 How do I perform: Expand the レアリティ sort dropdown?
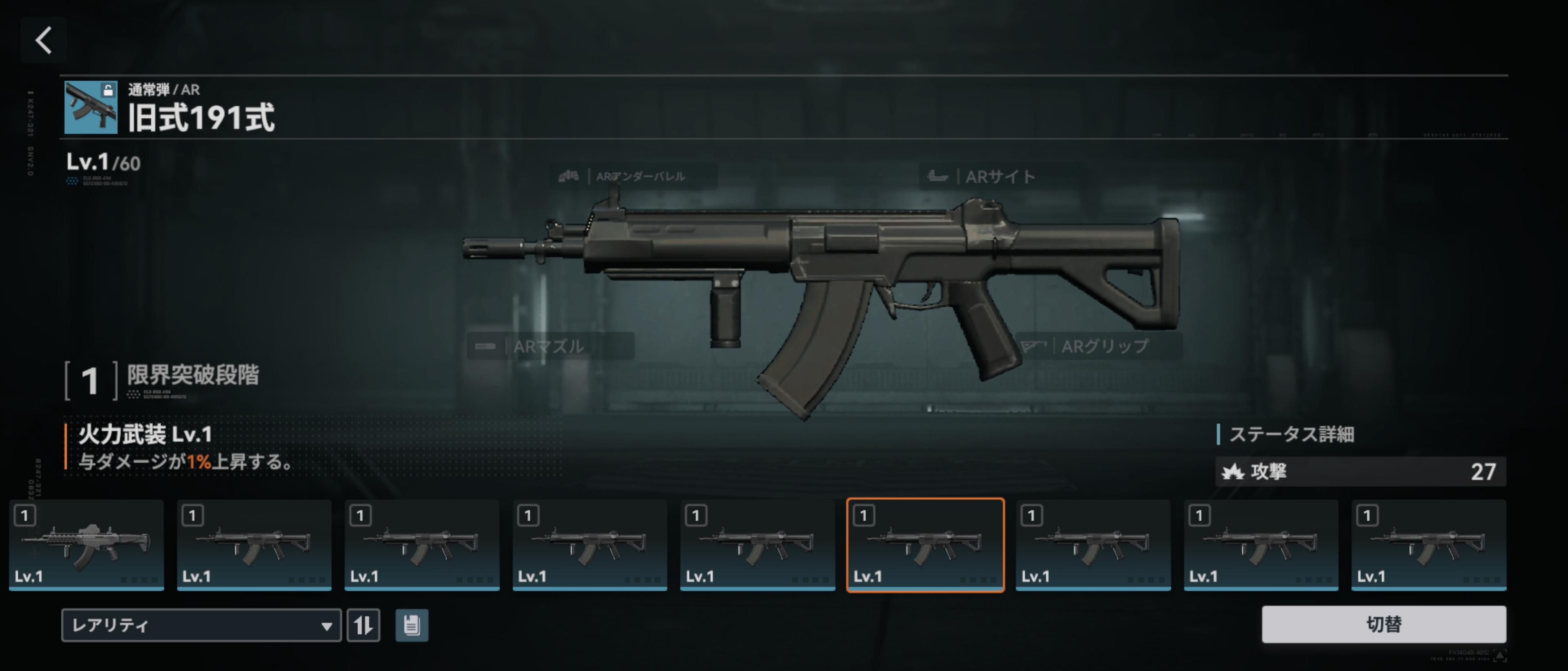click(201, 625)
